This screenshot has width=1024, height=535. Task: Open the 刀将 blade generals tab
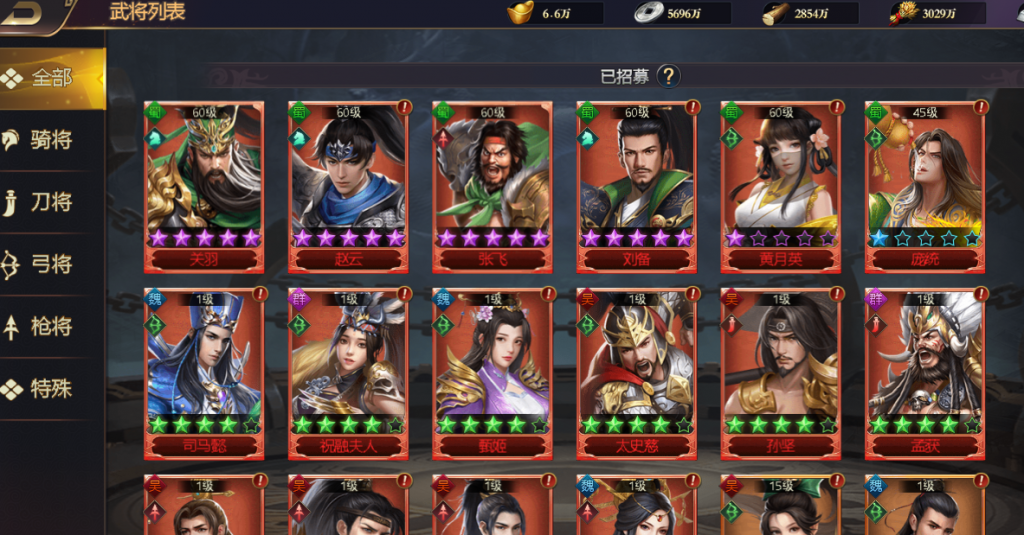(x=50, y=202)
